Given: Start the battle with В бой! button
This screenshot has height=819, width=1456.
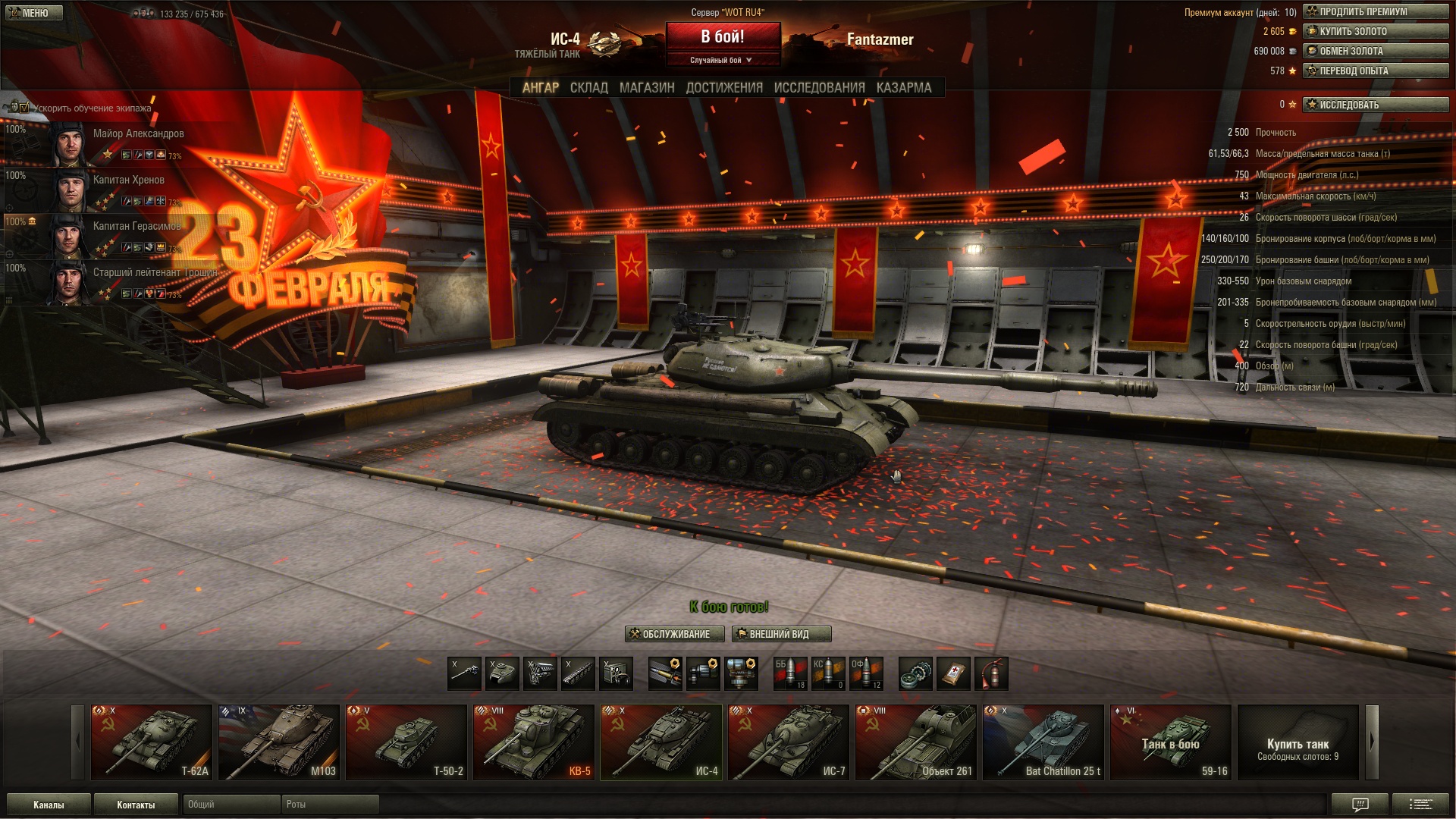Looking at the screenshot, I should 723,37.
